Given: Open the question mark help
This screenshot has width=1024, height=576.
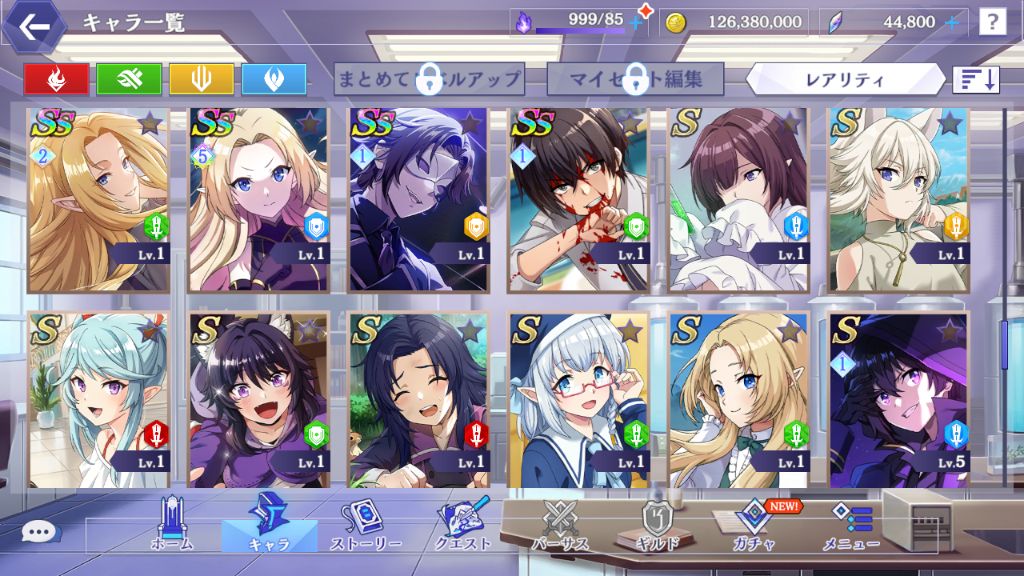Looking at the screenshot, I should pos(991,22).
